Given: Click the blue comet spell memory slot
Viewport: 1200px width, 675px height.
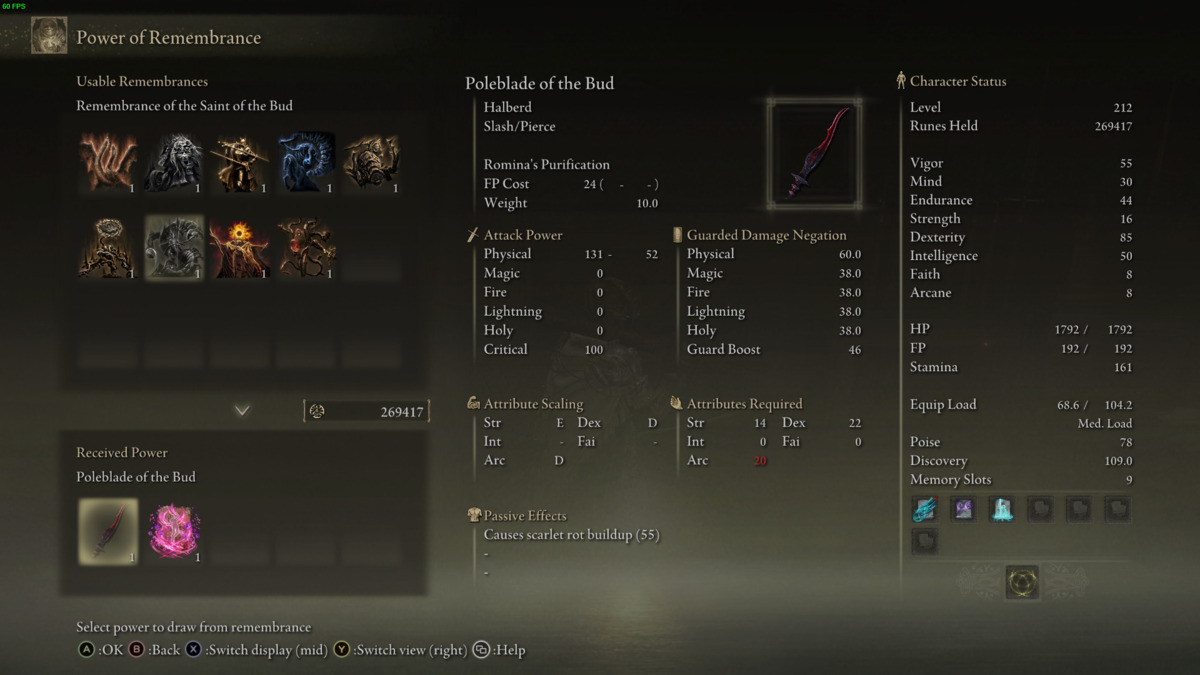Looking at the screenshot, I should coord(925,509).
